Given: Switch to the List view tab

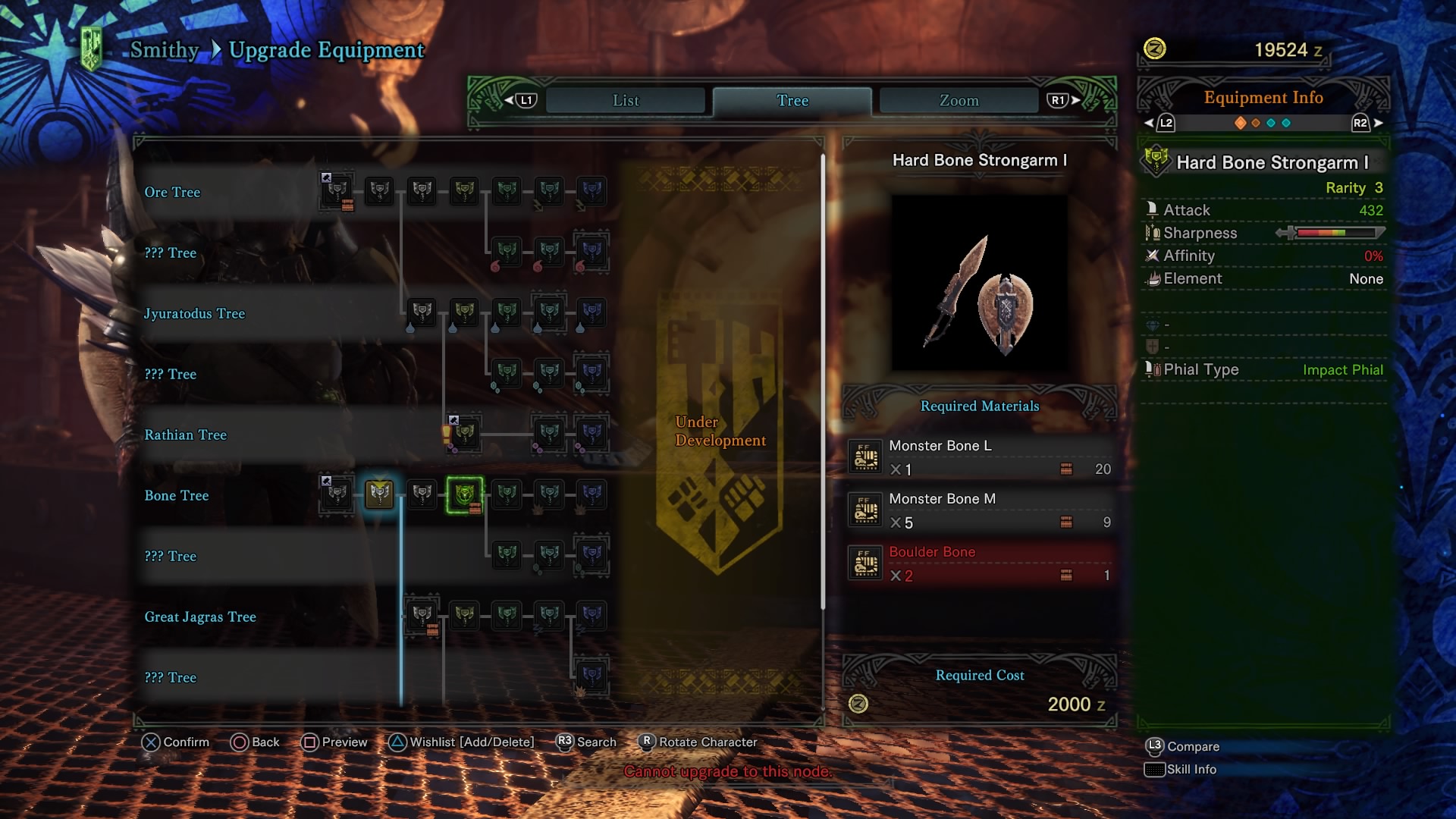Looking at the screenshot, I should (626, 101).
